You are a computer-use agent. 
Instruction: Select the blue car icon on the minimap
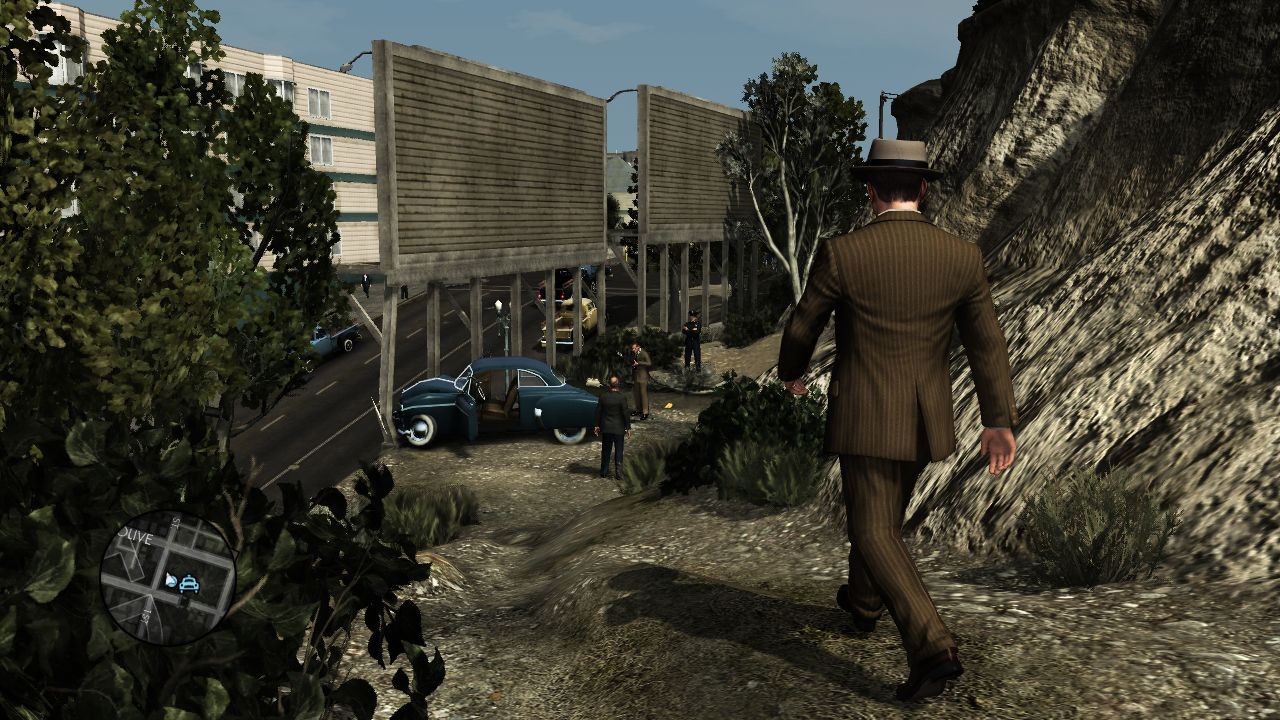click(189, 584)
